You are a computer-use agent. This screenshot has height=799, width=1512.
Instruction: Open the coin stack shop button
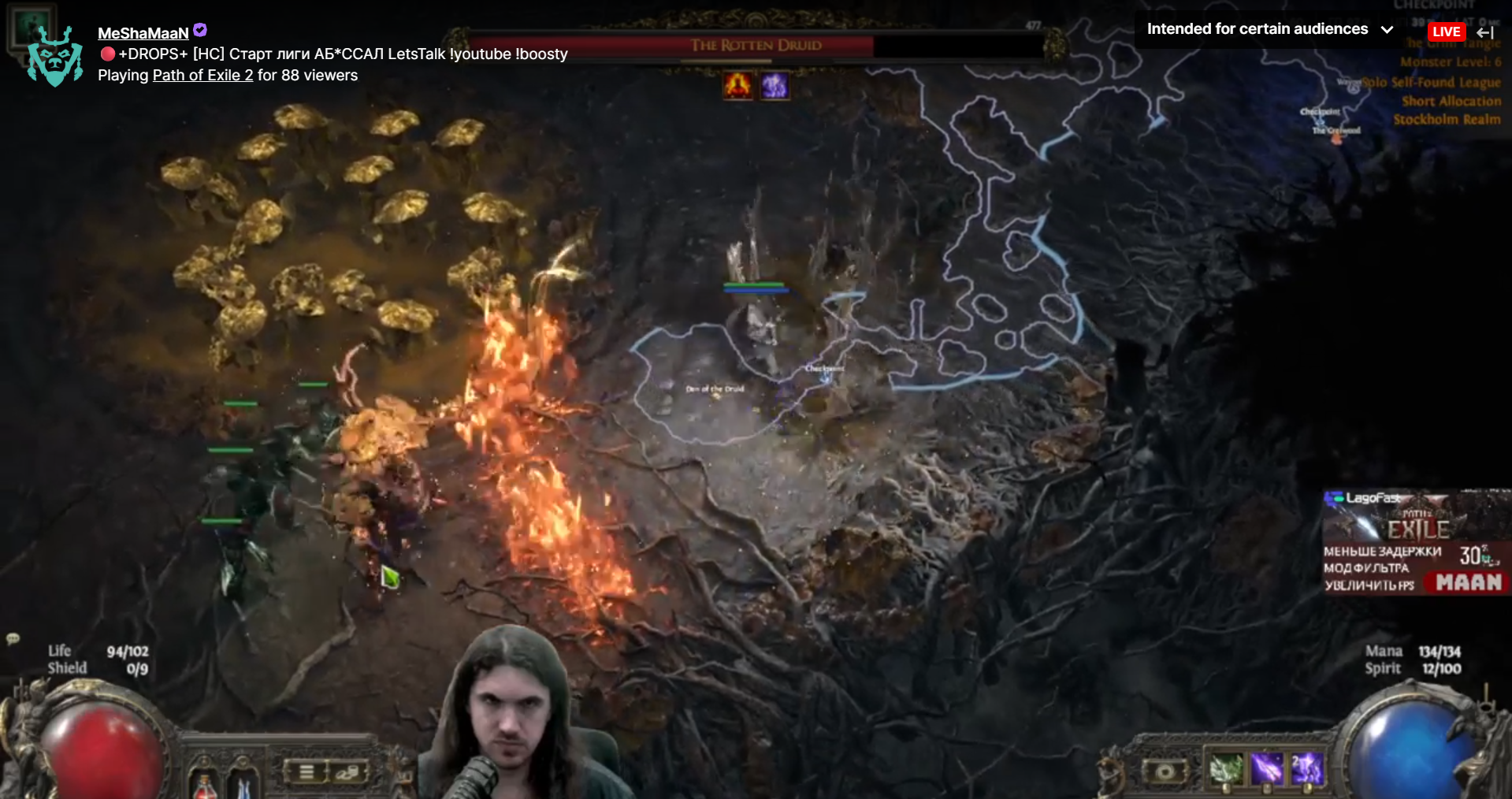point(347,772)
